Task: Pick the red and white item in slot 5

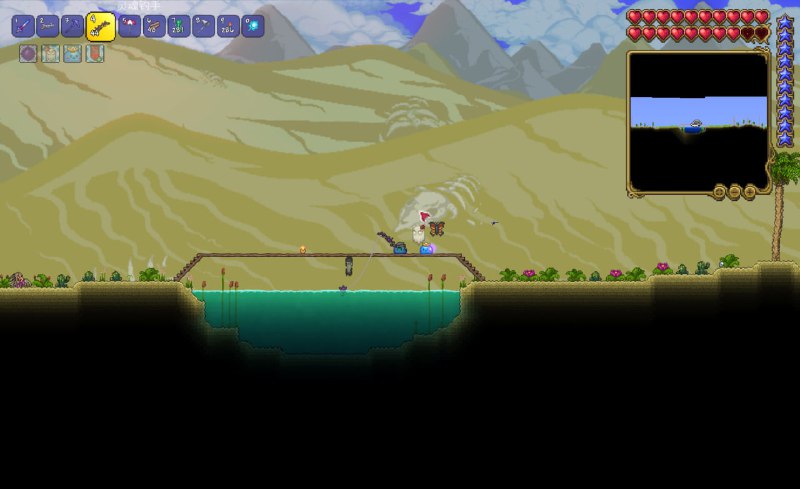Action: (129, 26)
